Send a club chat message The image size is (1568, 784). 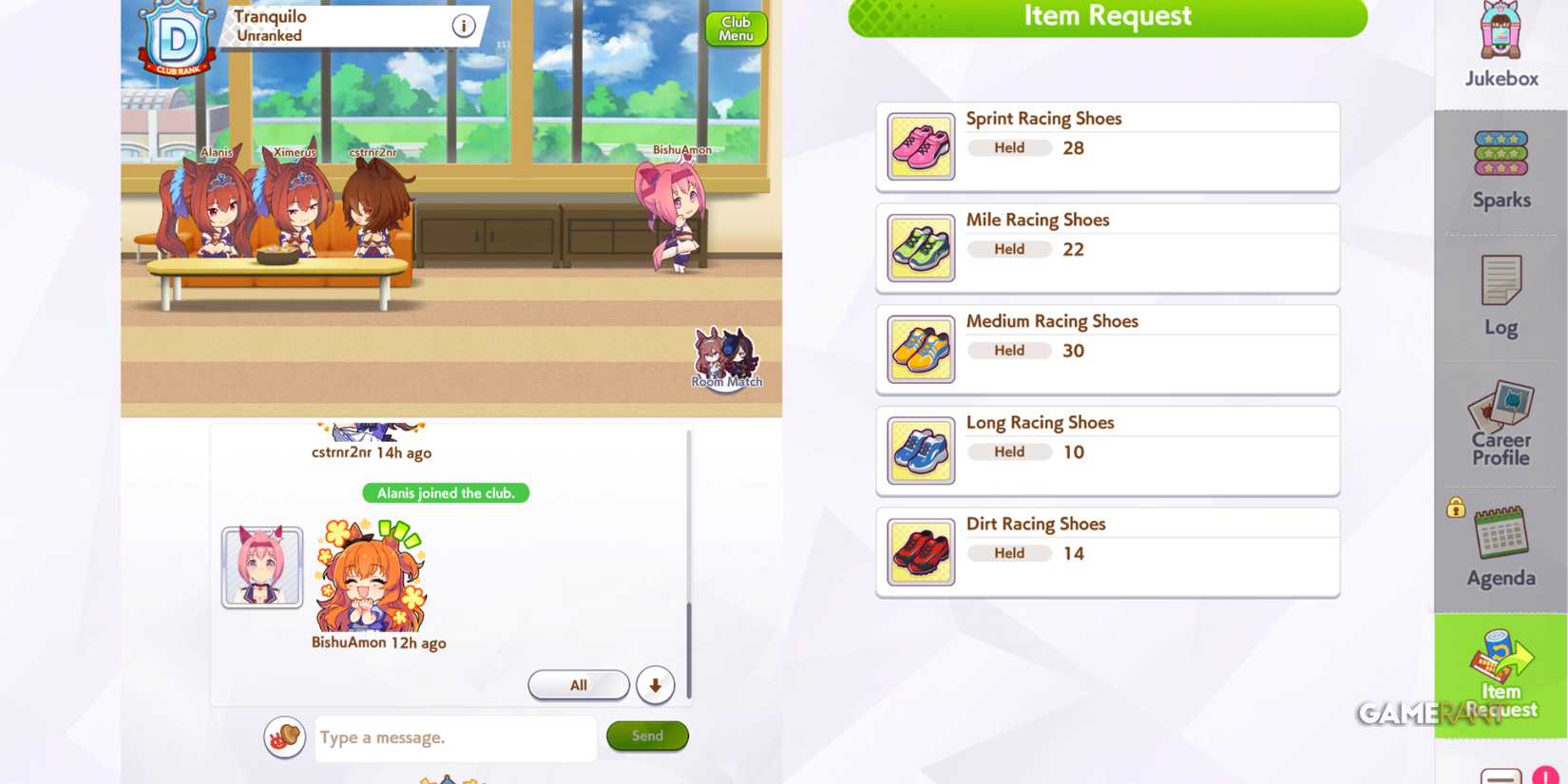(646, 736)
